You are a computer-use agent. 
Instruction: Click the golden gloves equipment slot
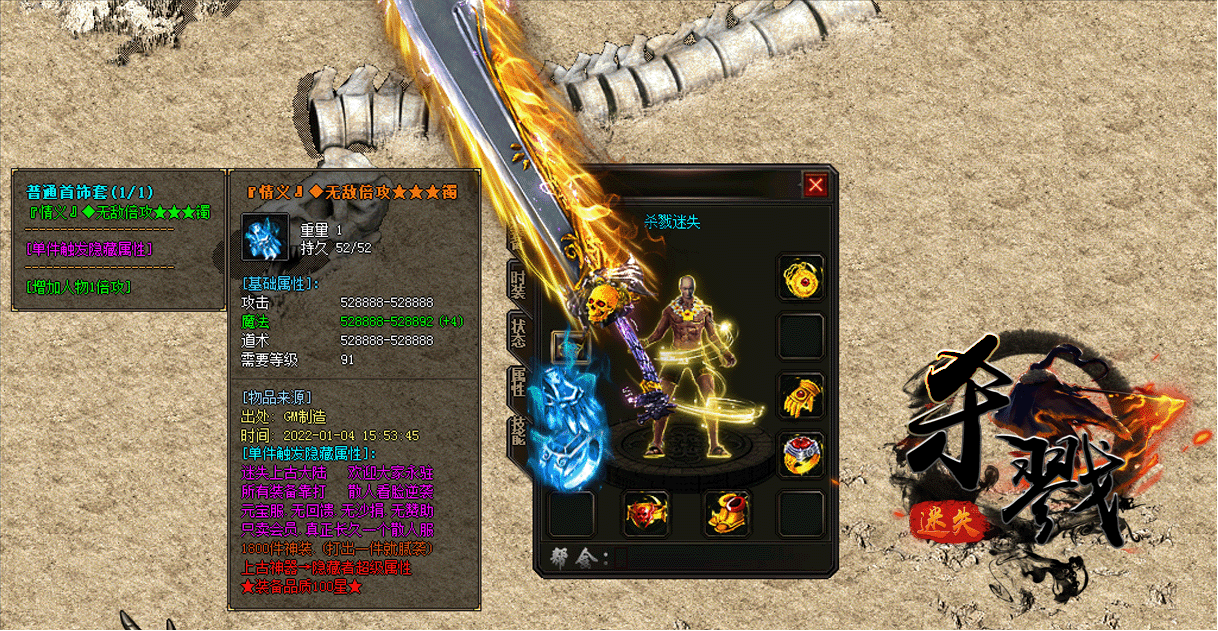point(801,396)
